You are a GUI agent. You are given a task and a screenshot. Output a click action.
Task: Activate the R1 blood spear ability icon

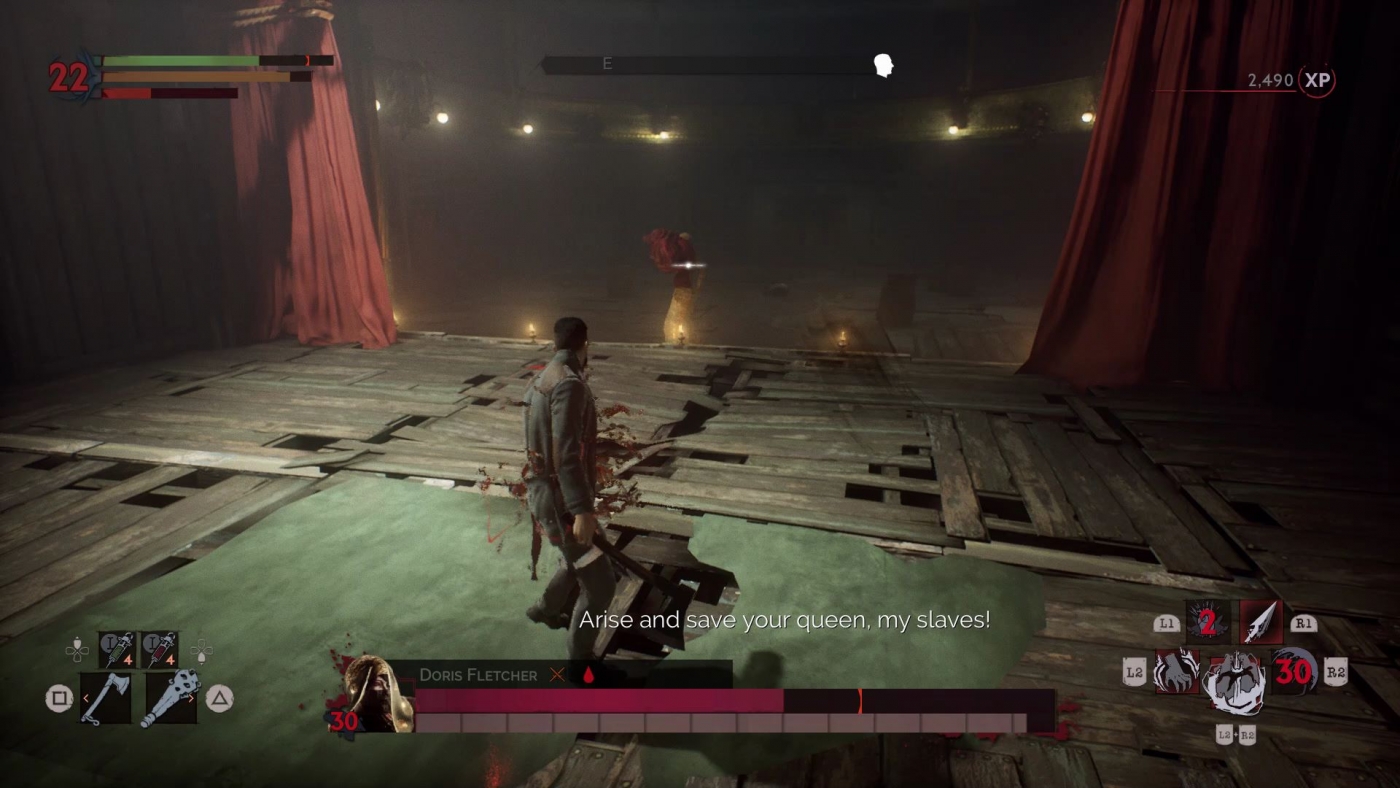pos(1261,621)
